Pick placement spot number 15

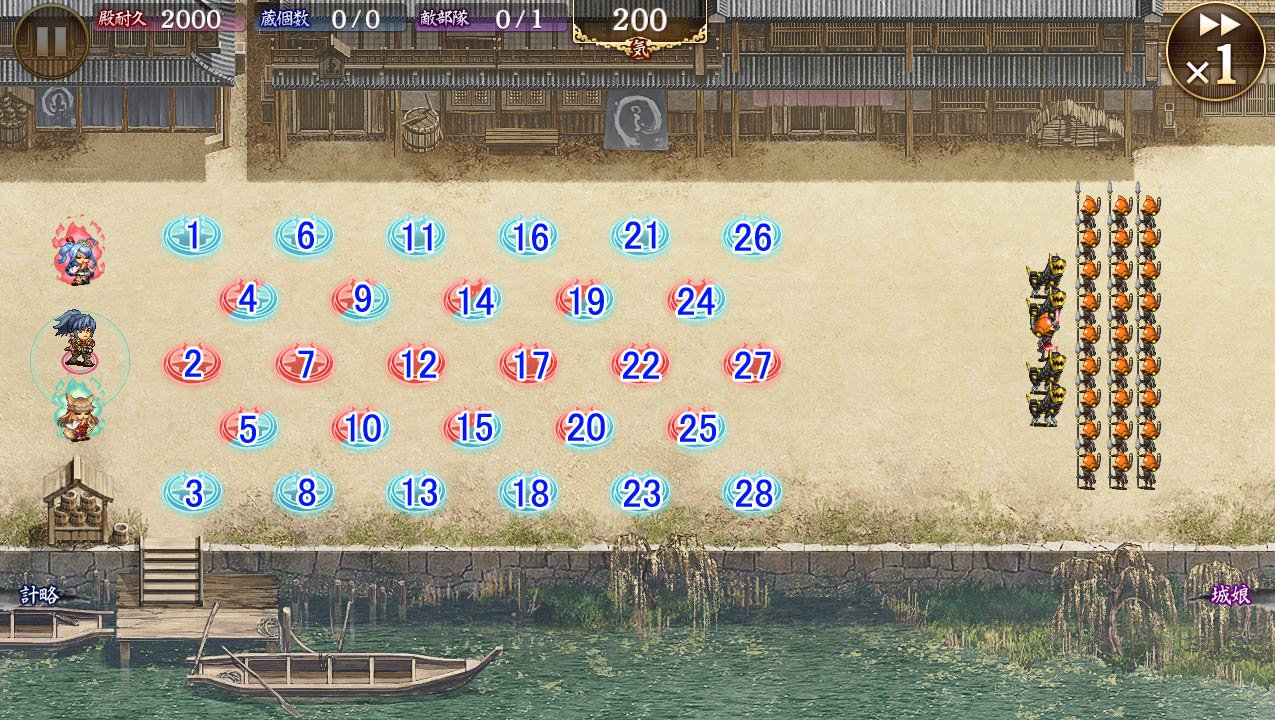pyautogui.click(x=473, y=428)
